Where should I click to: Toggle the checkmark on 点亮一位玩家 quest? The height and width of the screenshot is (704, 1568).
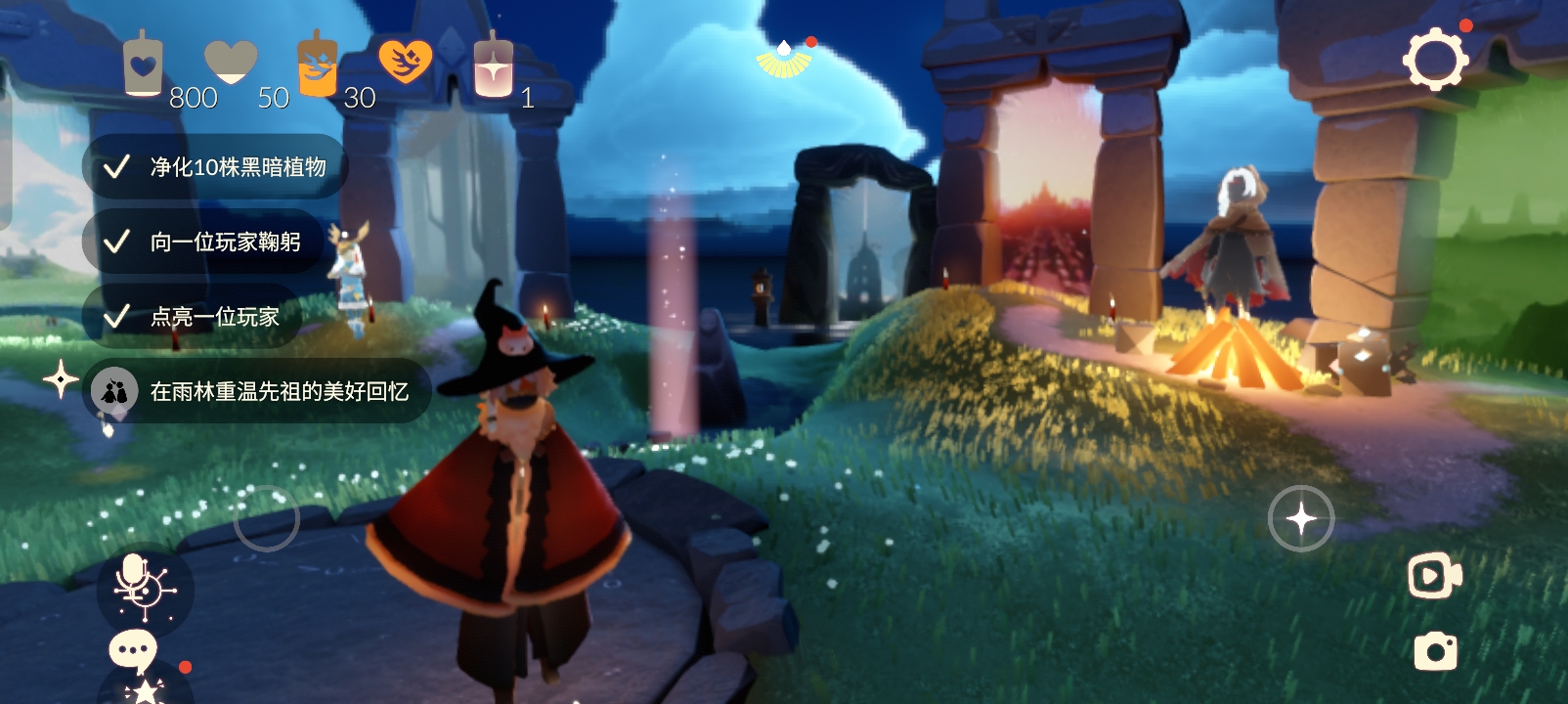coord(117,316)
